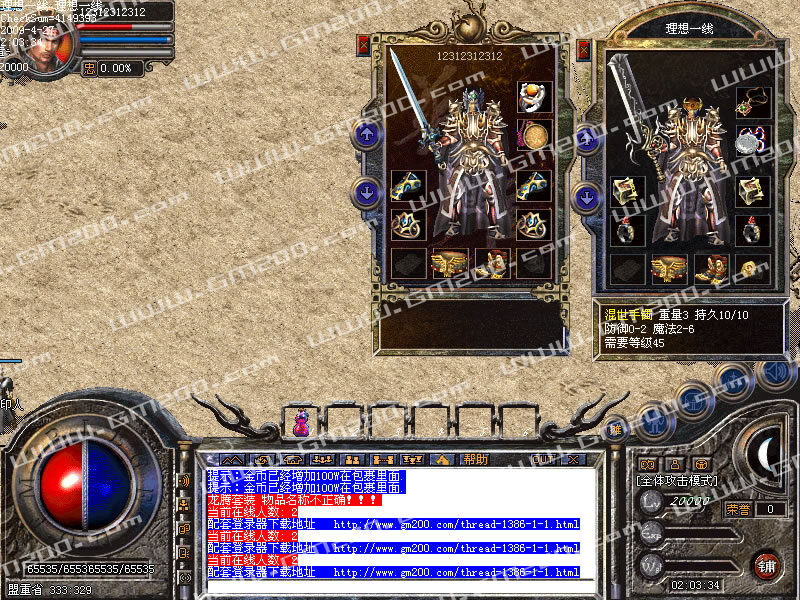The image size is (800, 600).
Task: Click the OUT button above chat
Action: (x=543, y=459)
